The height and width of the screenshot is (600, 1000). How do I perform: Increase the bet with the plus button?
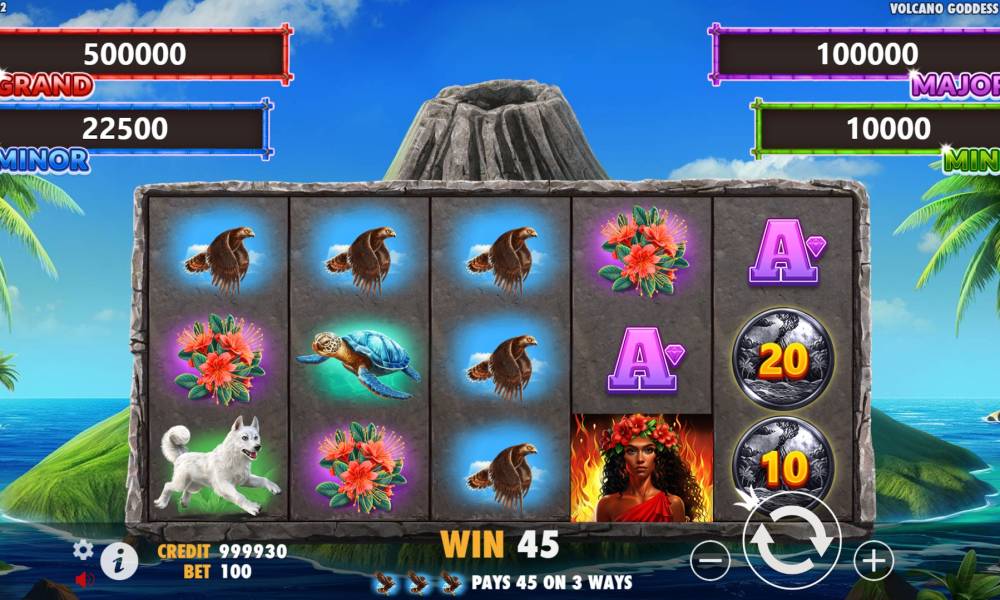coord(873,560)
